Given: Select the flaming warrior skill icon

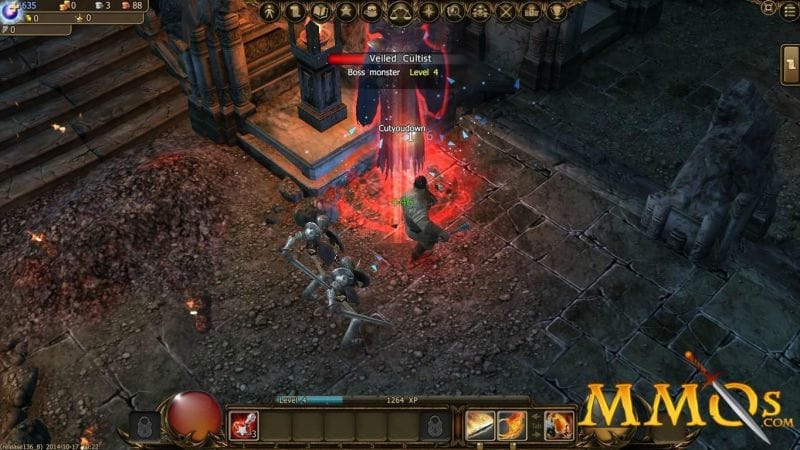Looking at the screenshot, I should coord(559,425).
